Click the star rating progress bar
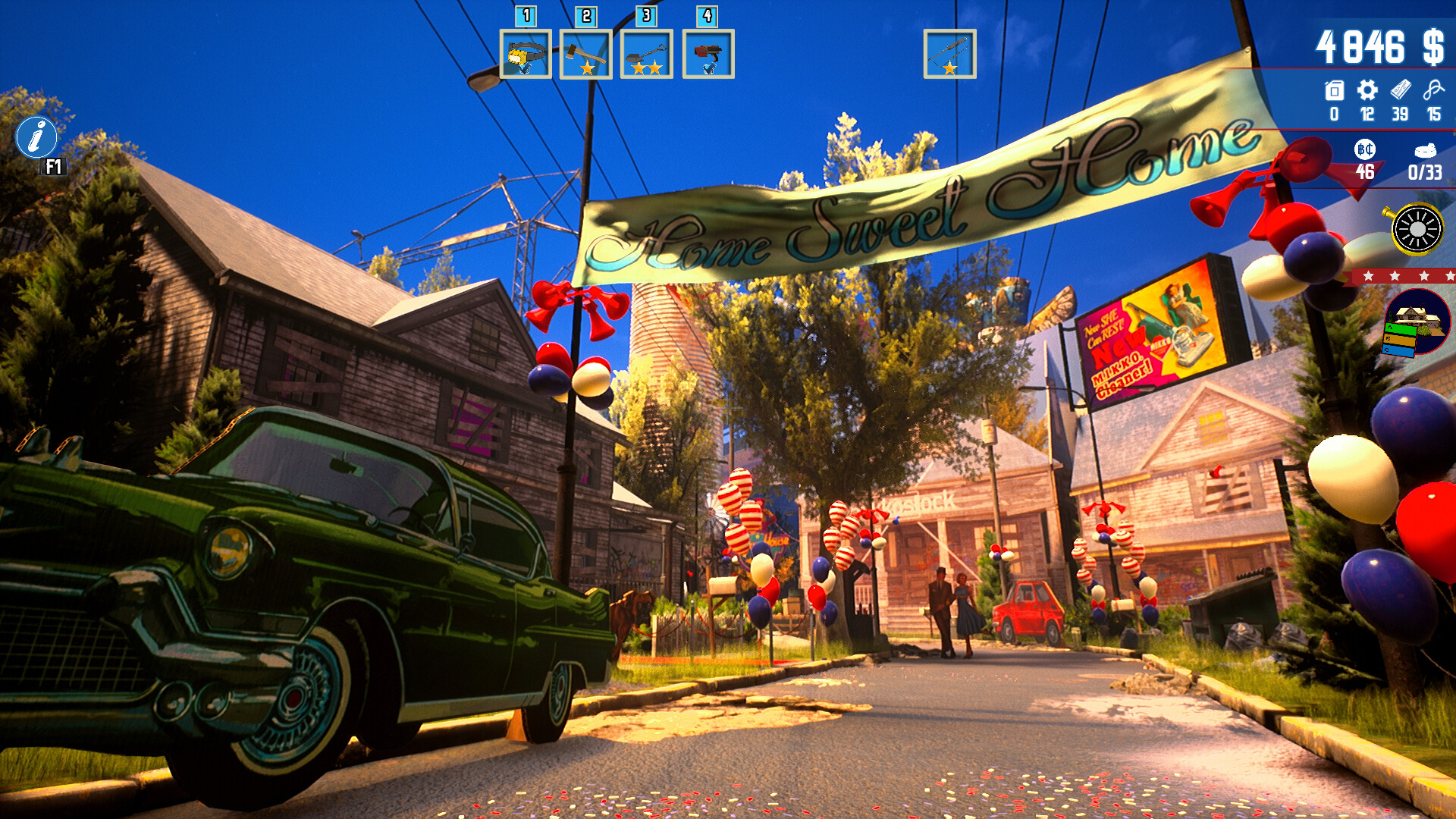The width and height of the screenshot is (1456, 819). (x=1407, y=278)
